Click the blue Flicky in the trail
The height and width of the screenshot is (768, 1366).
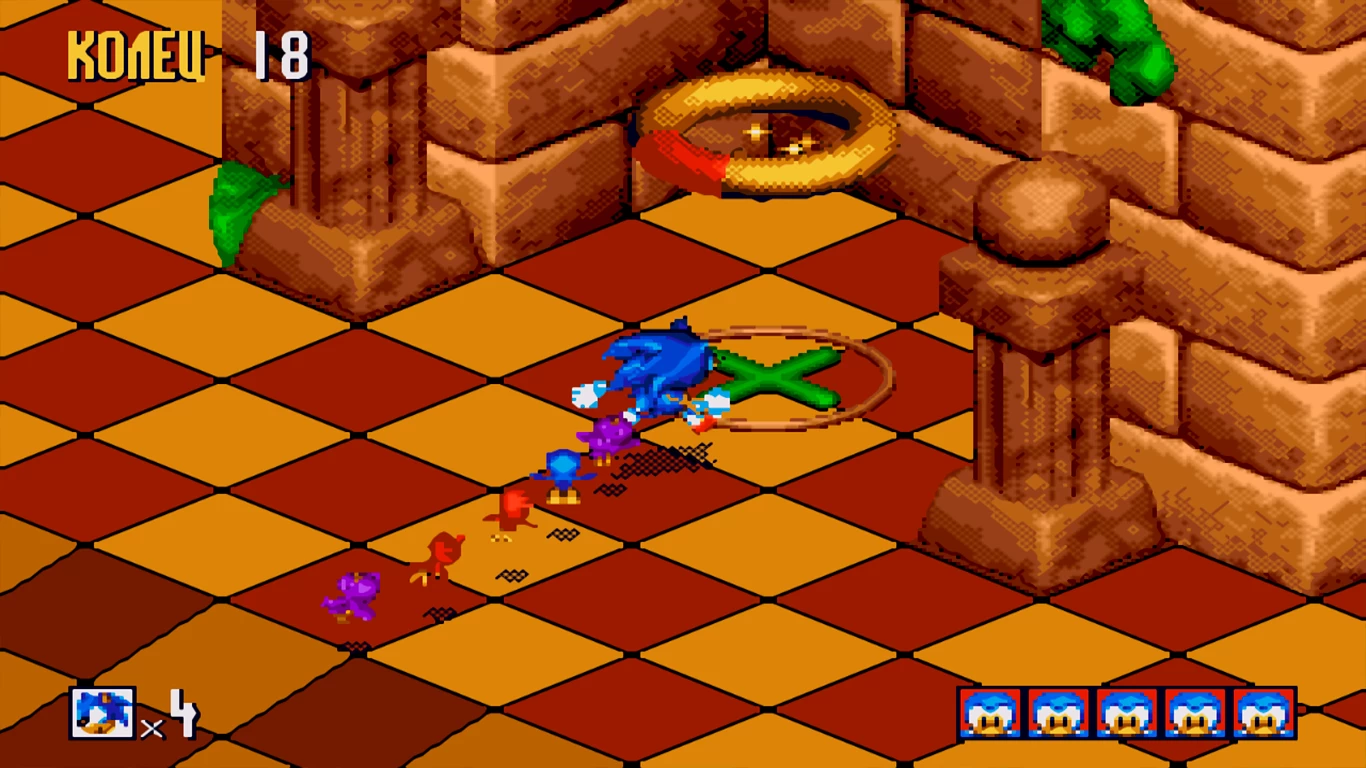(563, 470)
